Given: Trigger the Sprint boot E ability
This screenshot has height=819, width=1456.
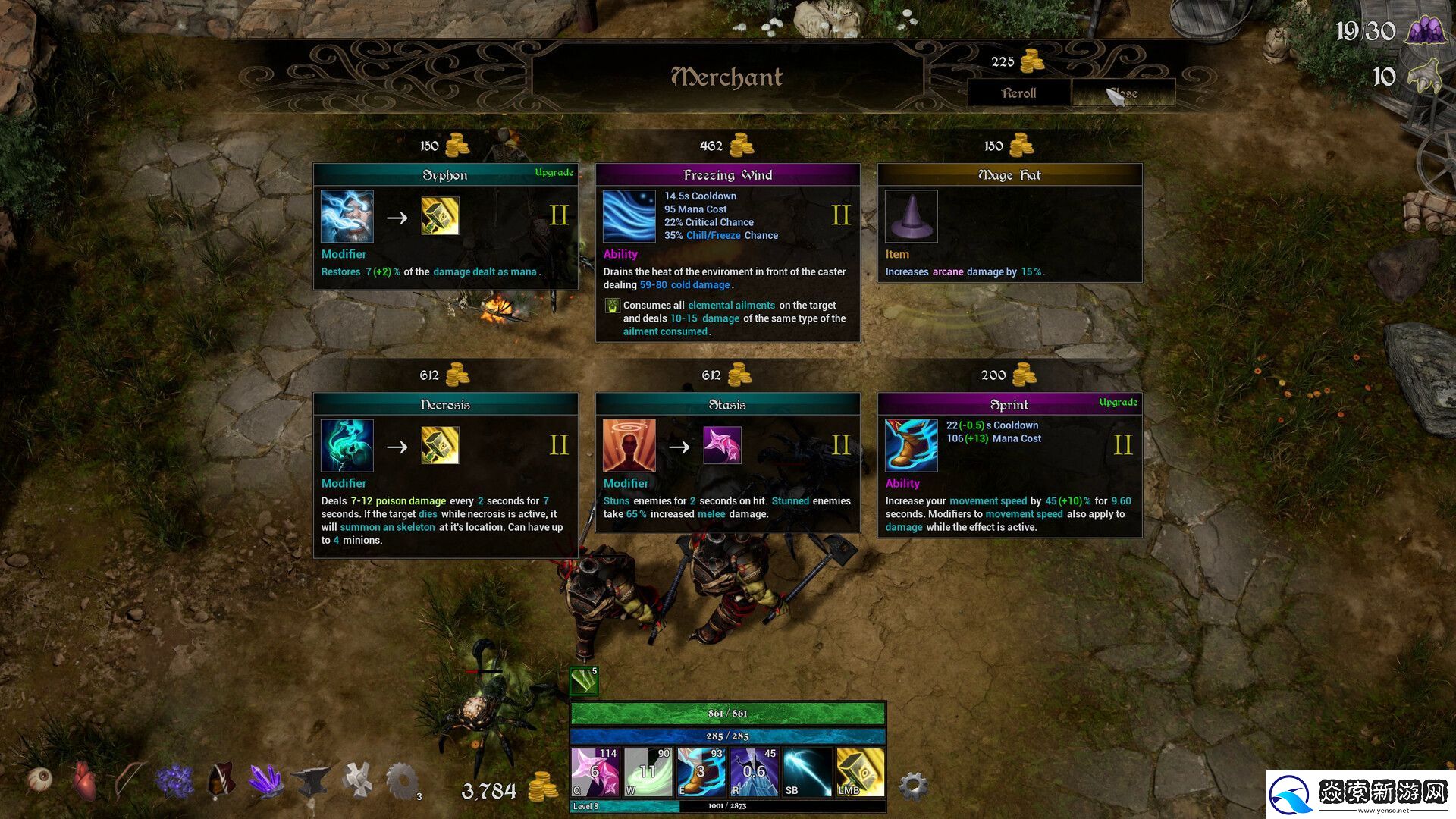Looking at the screenshot, I should pyautogui.click(x=701, y=772).
